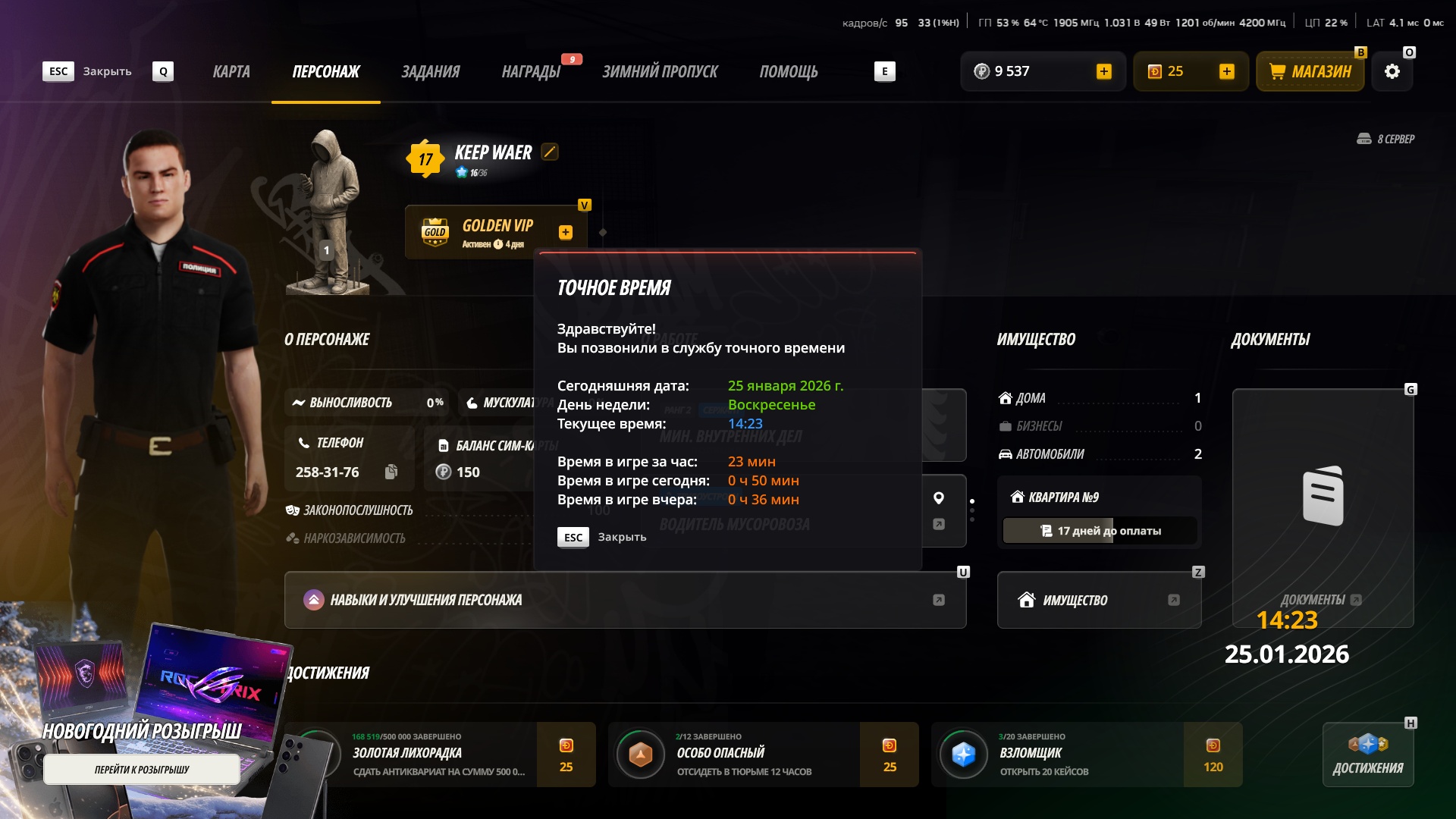Edit the character name Keep Waer
The height and width of the screenshot is (819, 1456).
(x=550, y=152)
